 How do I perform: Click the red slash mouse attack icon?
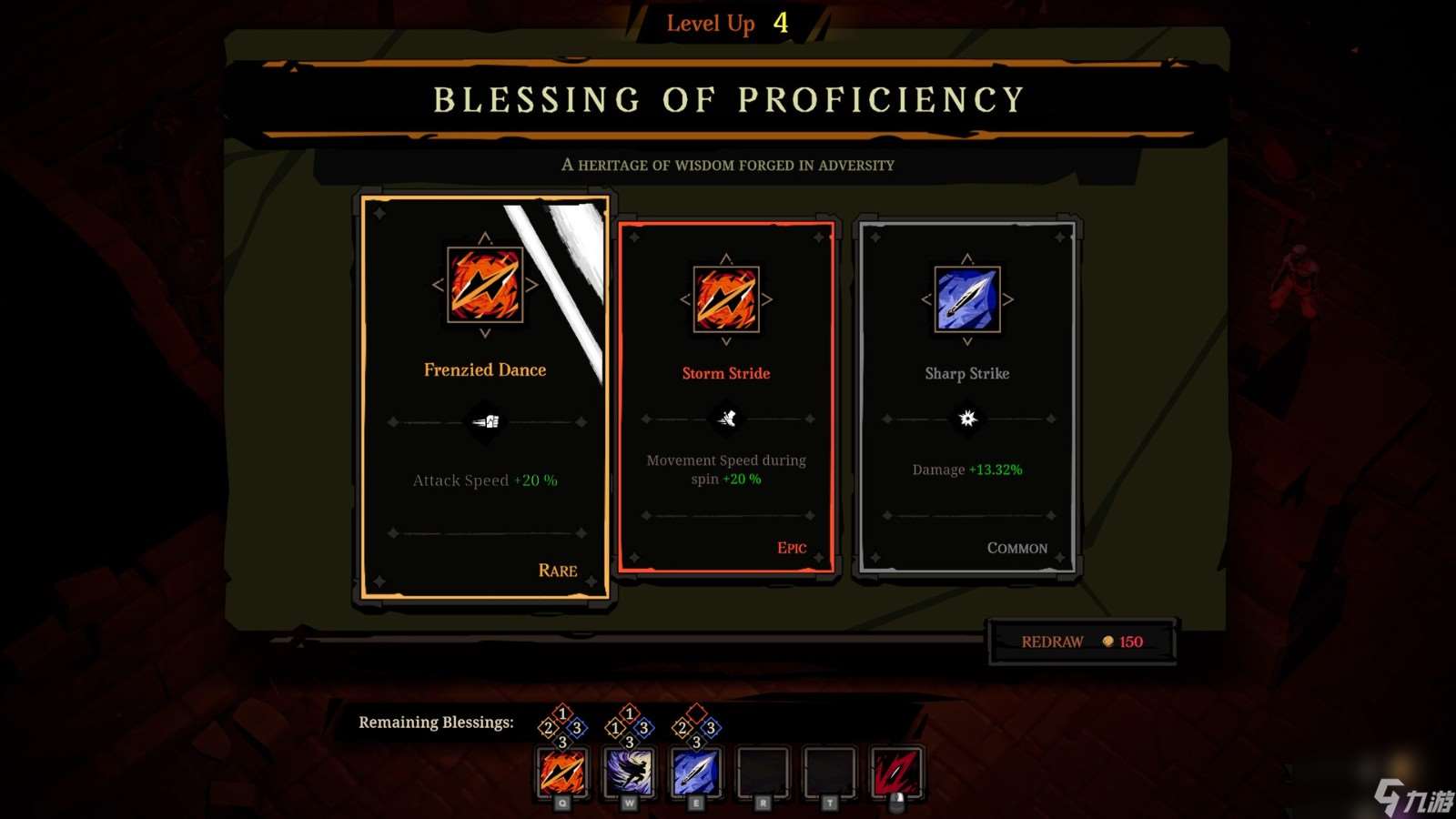pos(896,773)
